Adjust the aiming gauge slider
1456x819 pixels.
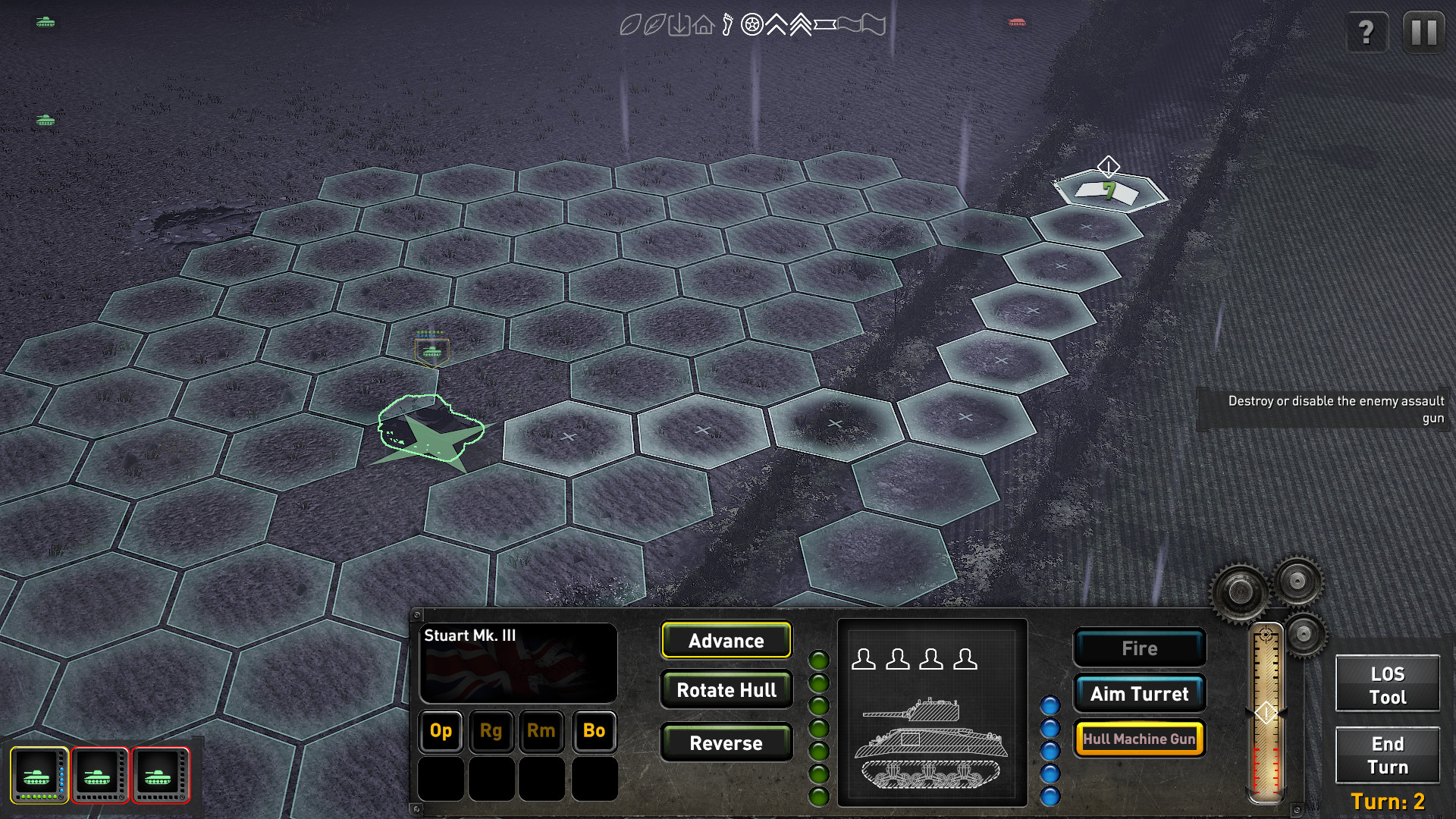1266,713
